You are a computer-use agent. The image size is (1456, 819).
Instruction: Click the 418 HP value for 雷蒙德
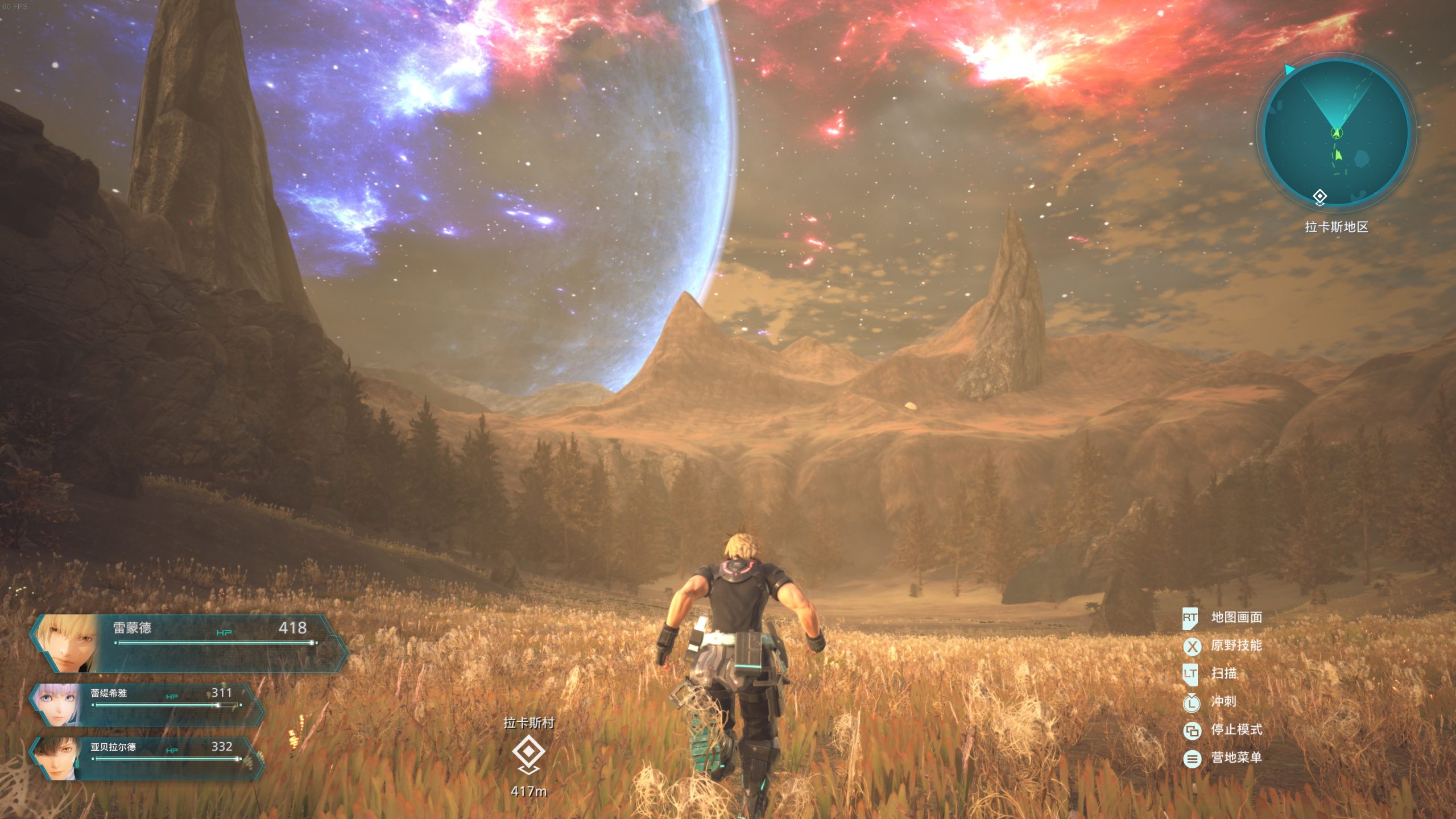[x=292, y=627]
